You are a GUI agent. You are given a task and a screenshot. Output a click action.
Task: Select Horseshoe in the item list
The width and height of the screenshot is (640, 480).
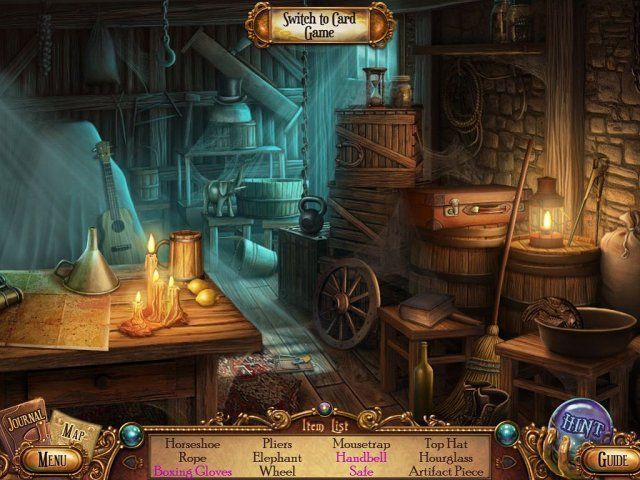(x=190, y=443)
